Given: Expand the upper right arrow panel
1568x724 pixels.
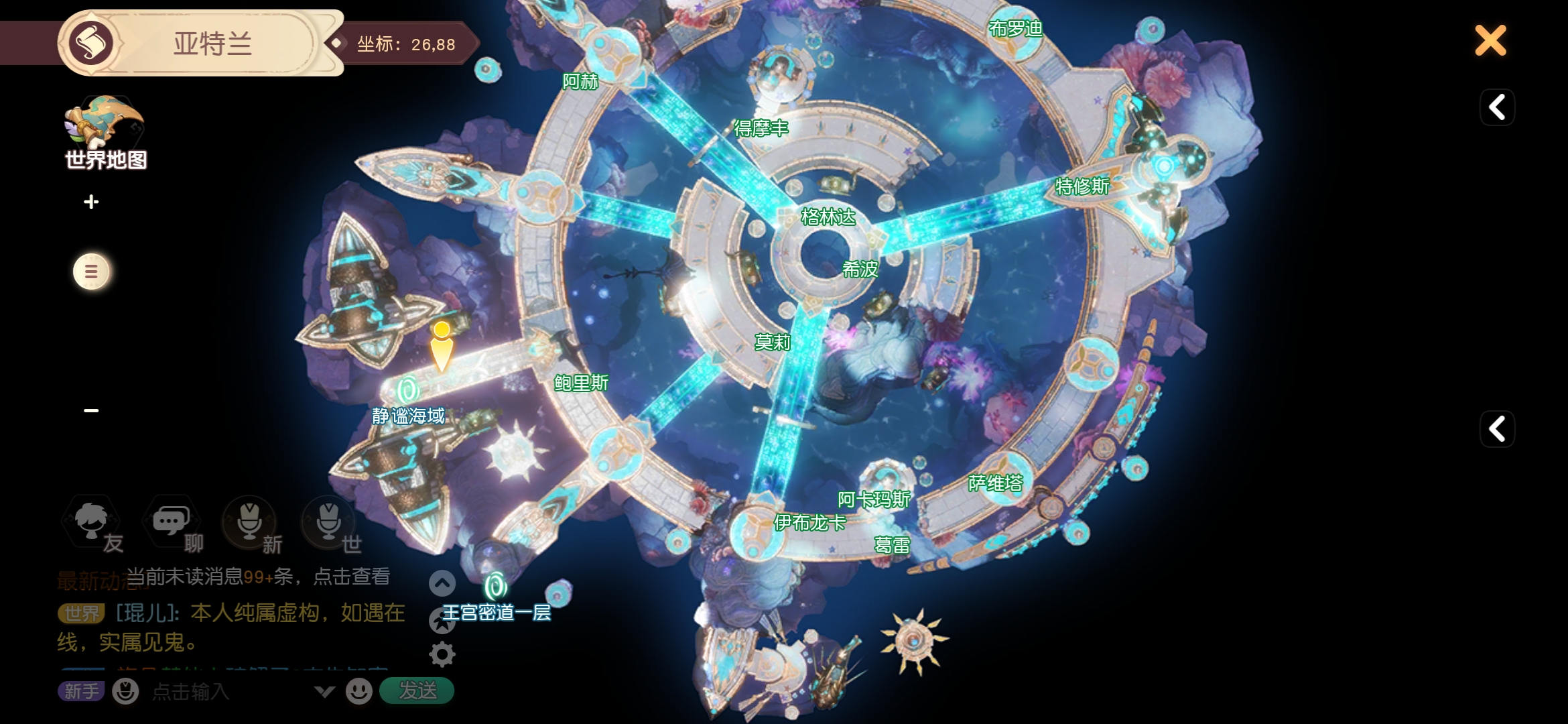Looking at the screenshot, I should click(x=1497, y=107).
